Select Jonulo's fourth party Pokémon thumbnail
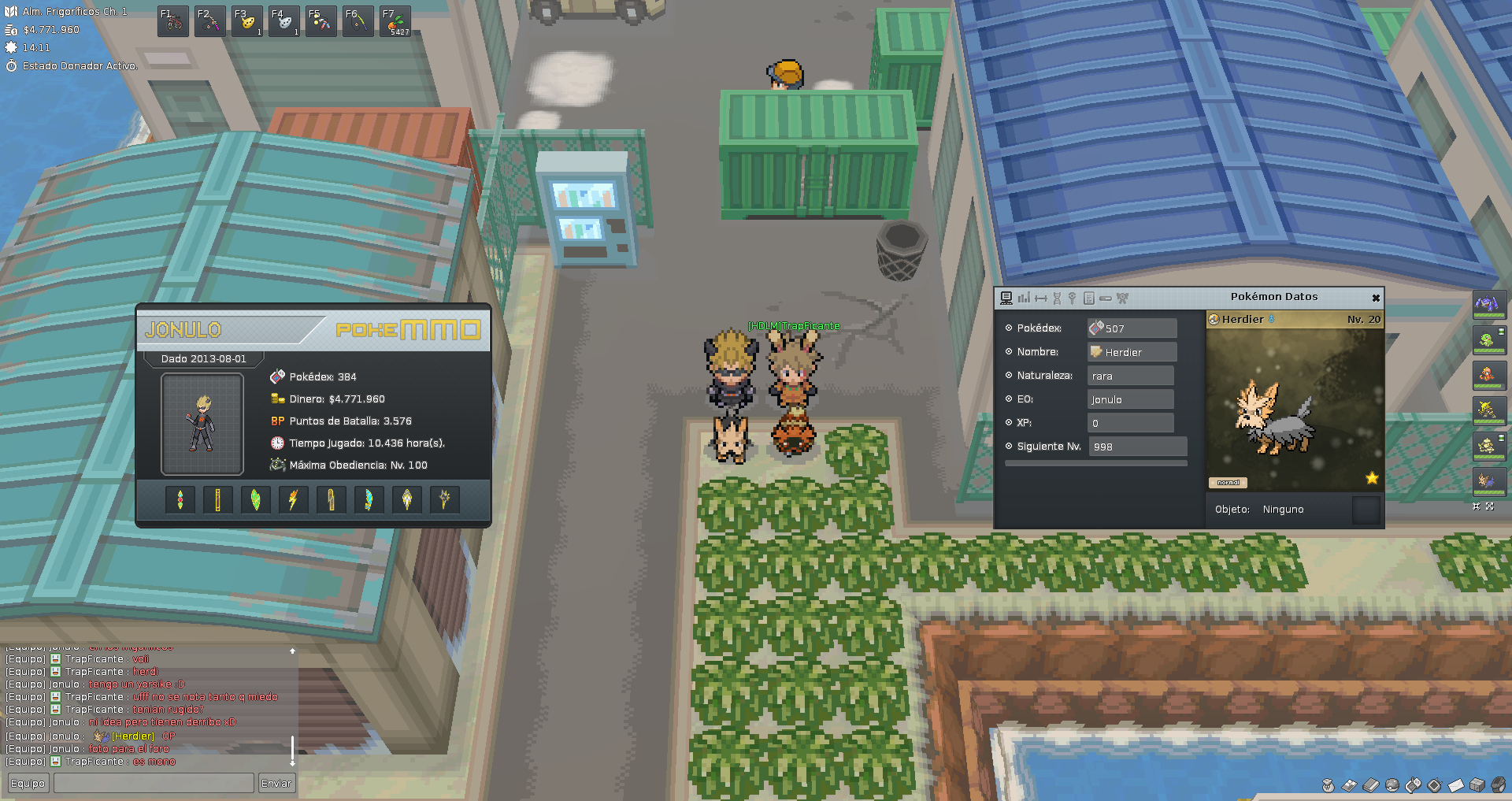The image size is (1512, 801). point(1489,410)
